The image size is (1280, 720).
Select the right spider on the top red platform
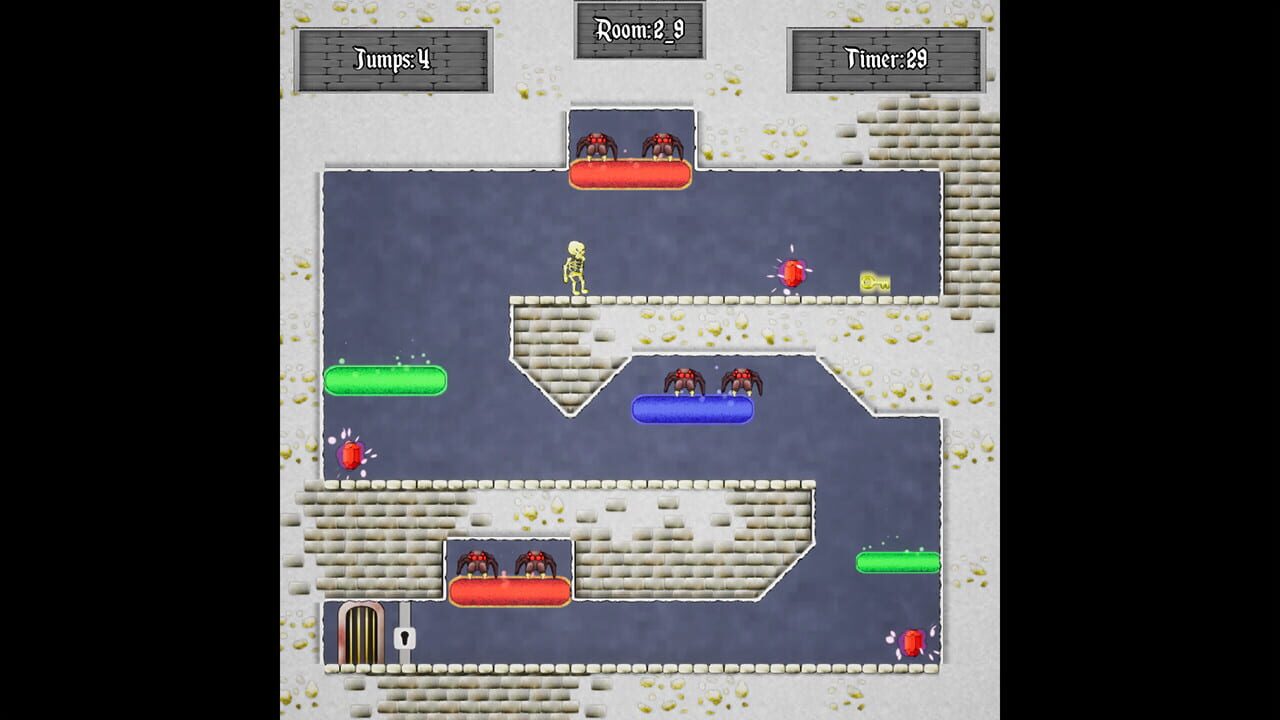click(660, 142)
